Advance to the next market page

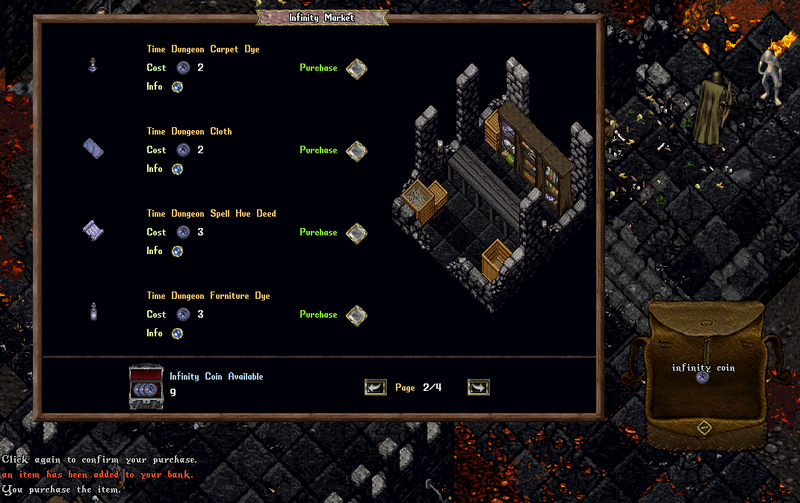pos(478,387)
